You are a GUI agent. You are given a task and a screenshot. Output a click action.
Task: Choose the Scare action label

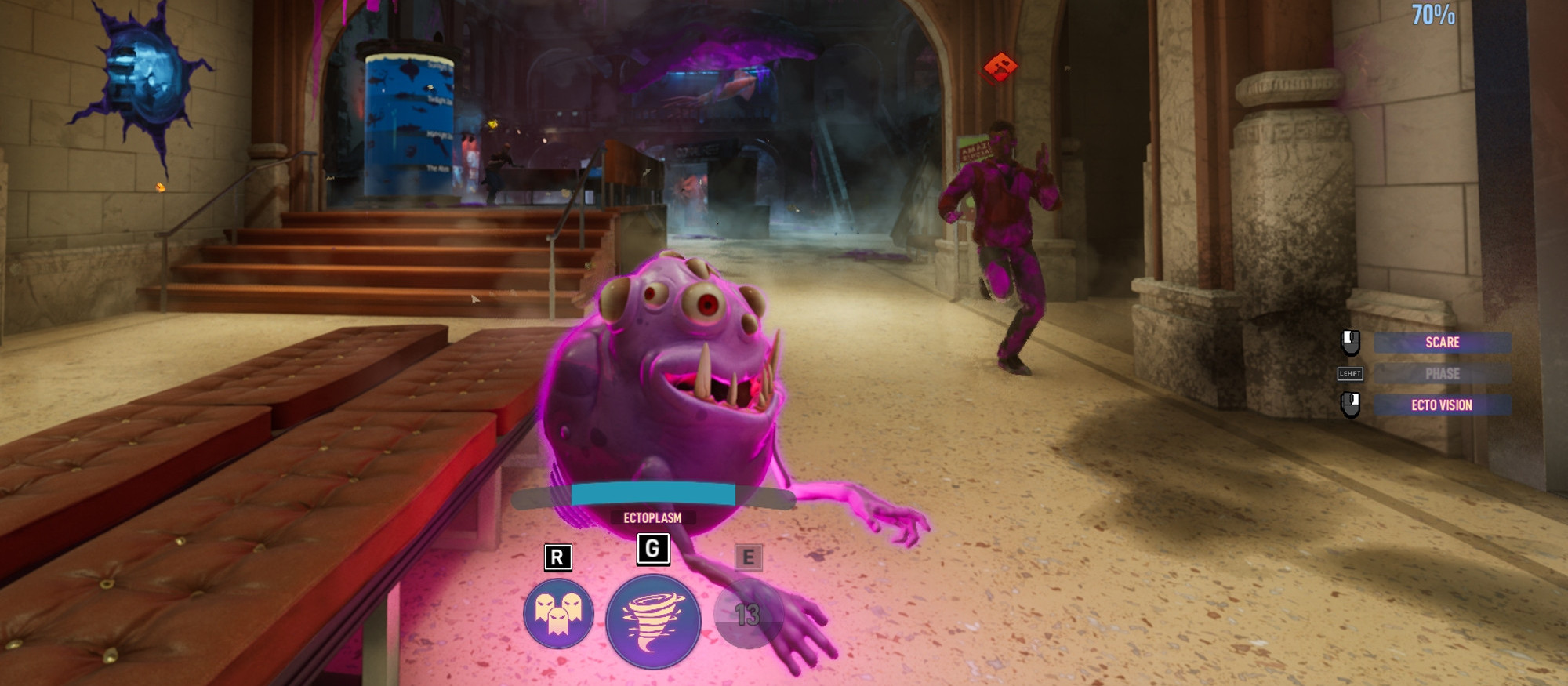pos(1442,343)
